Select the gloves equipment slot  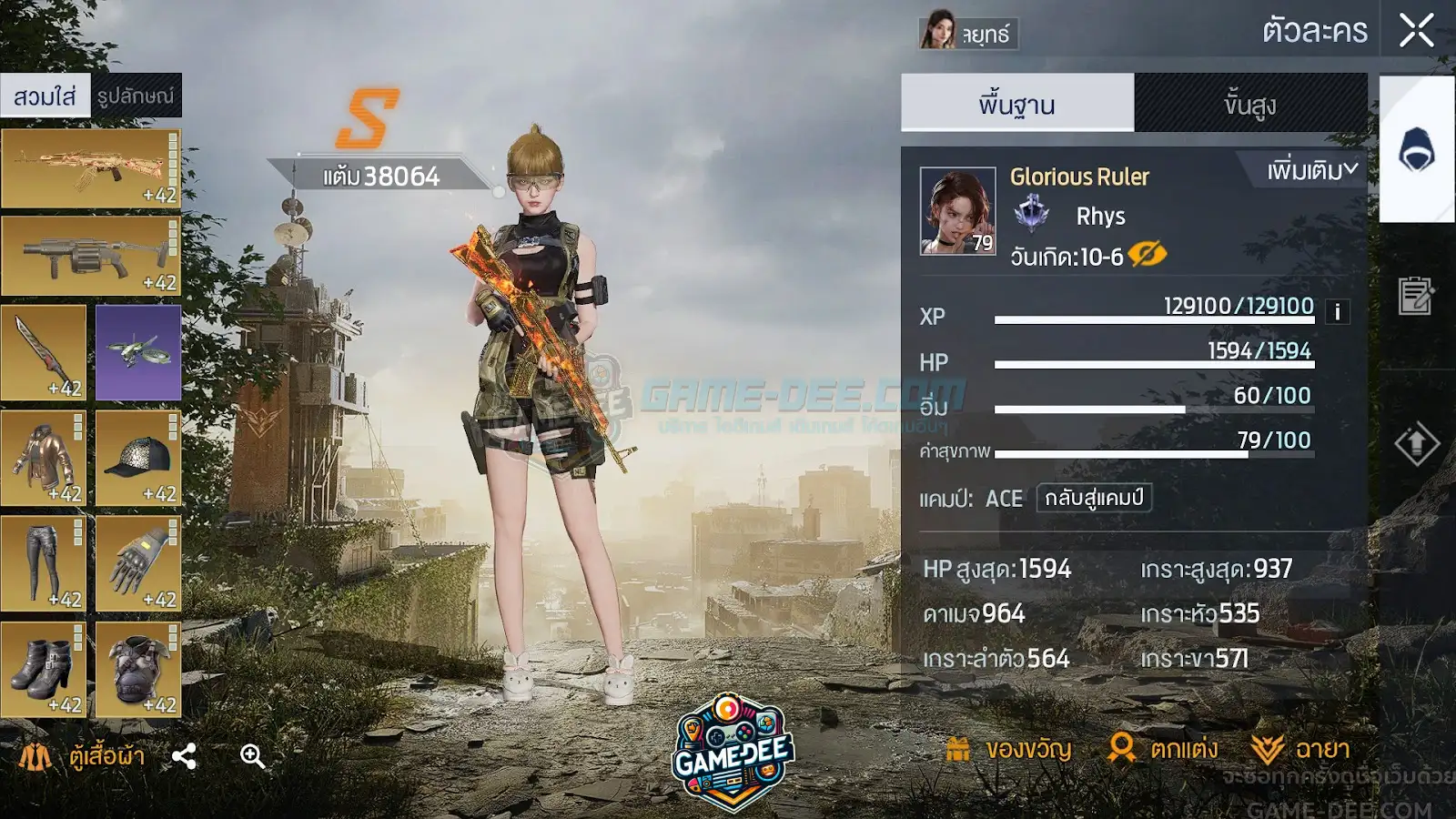138,564
